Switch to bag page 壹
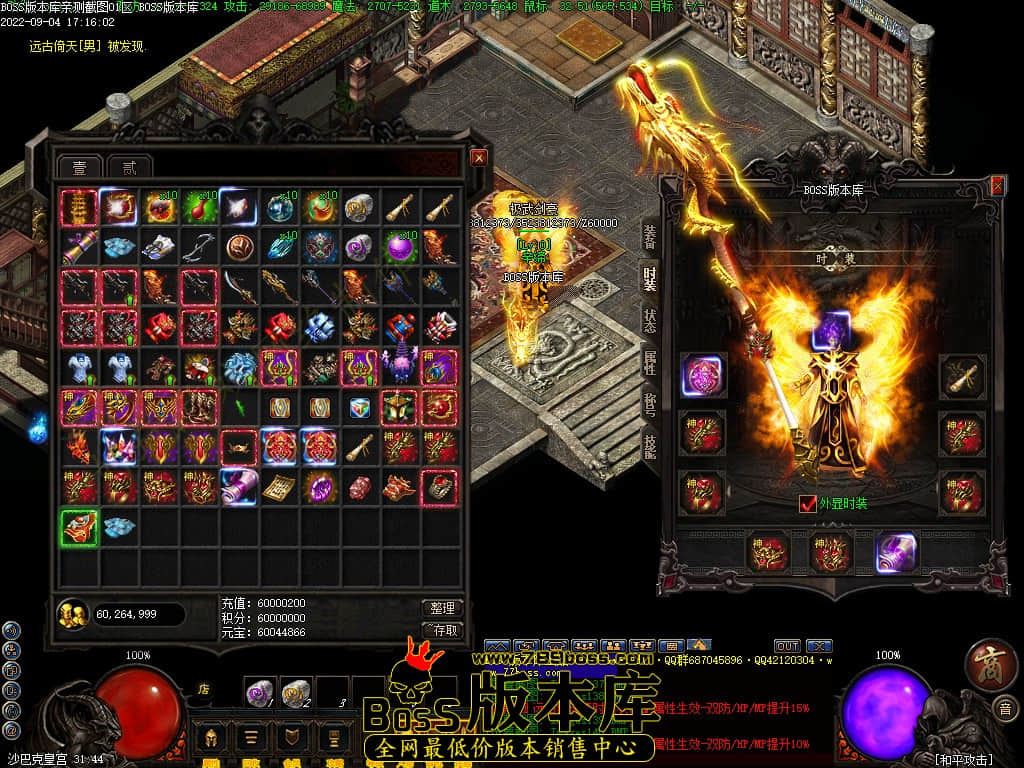This screenshot has width=1024, height=768. [79, 167]
